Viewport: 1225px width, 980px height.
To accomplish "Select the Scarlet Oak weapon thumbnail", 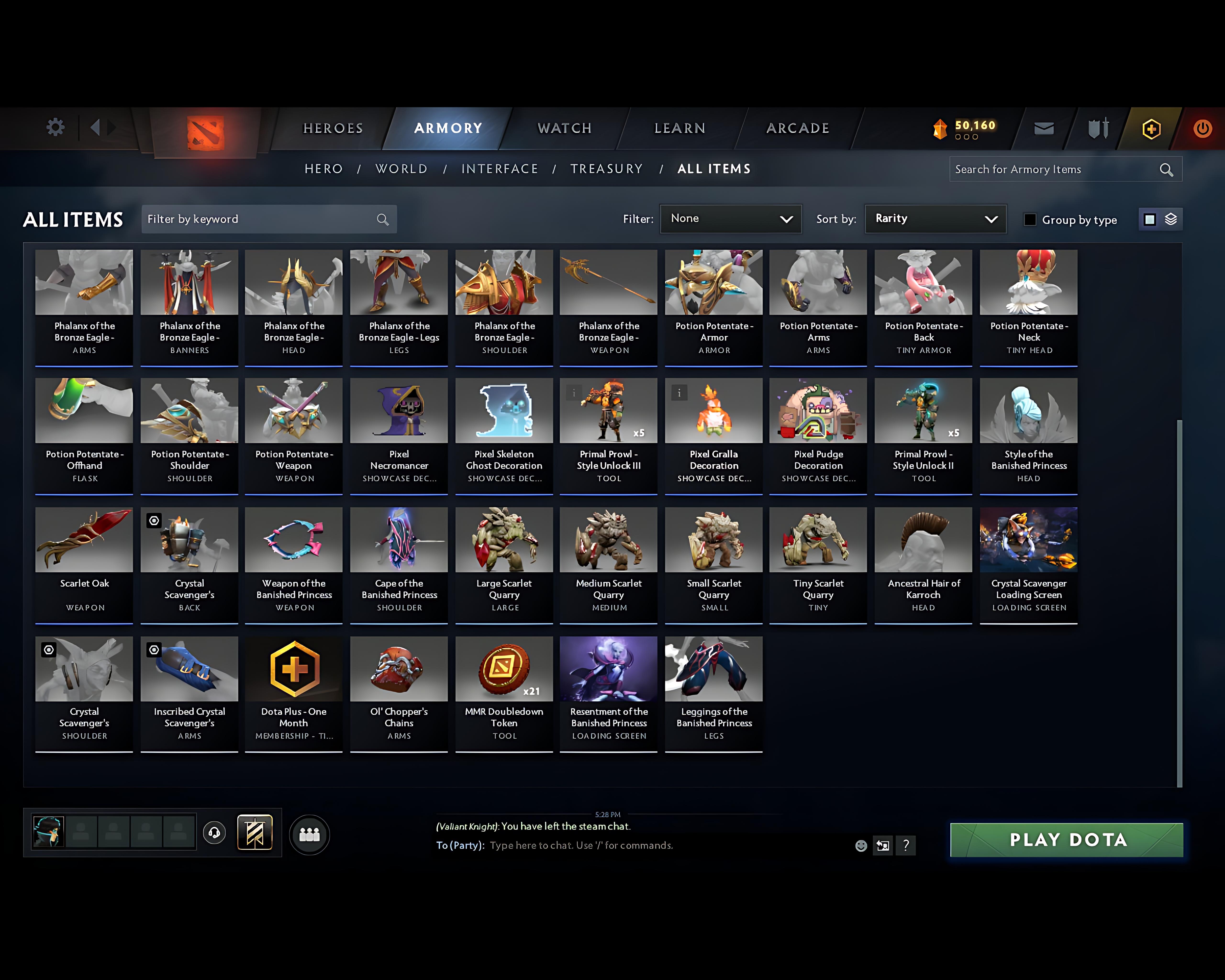I will 84,540.
